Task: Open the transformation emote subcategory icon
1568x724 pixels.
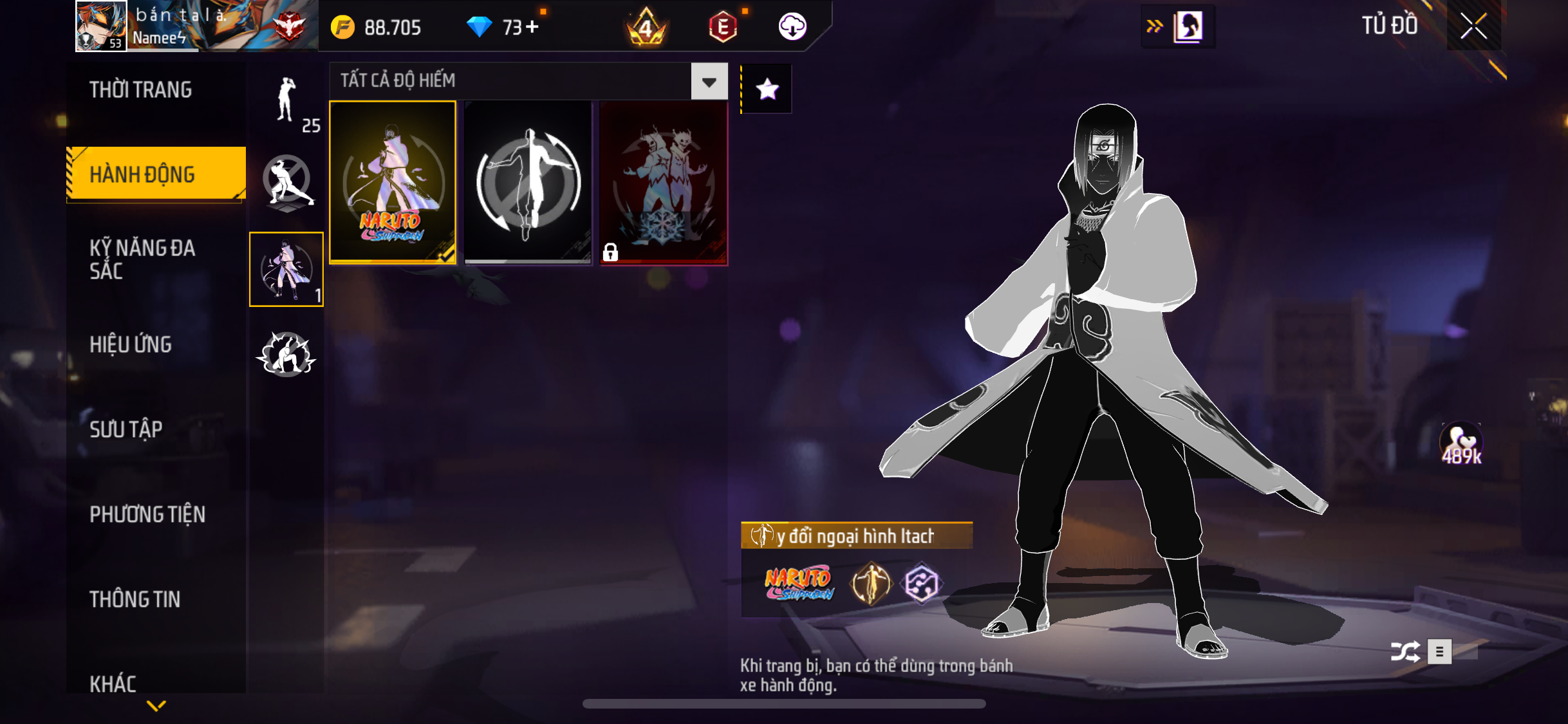Action: tap(286, 270)
